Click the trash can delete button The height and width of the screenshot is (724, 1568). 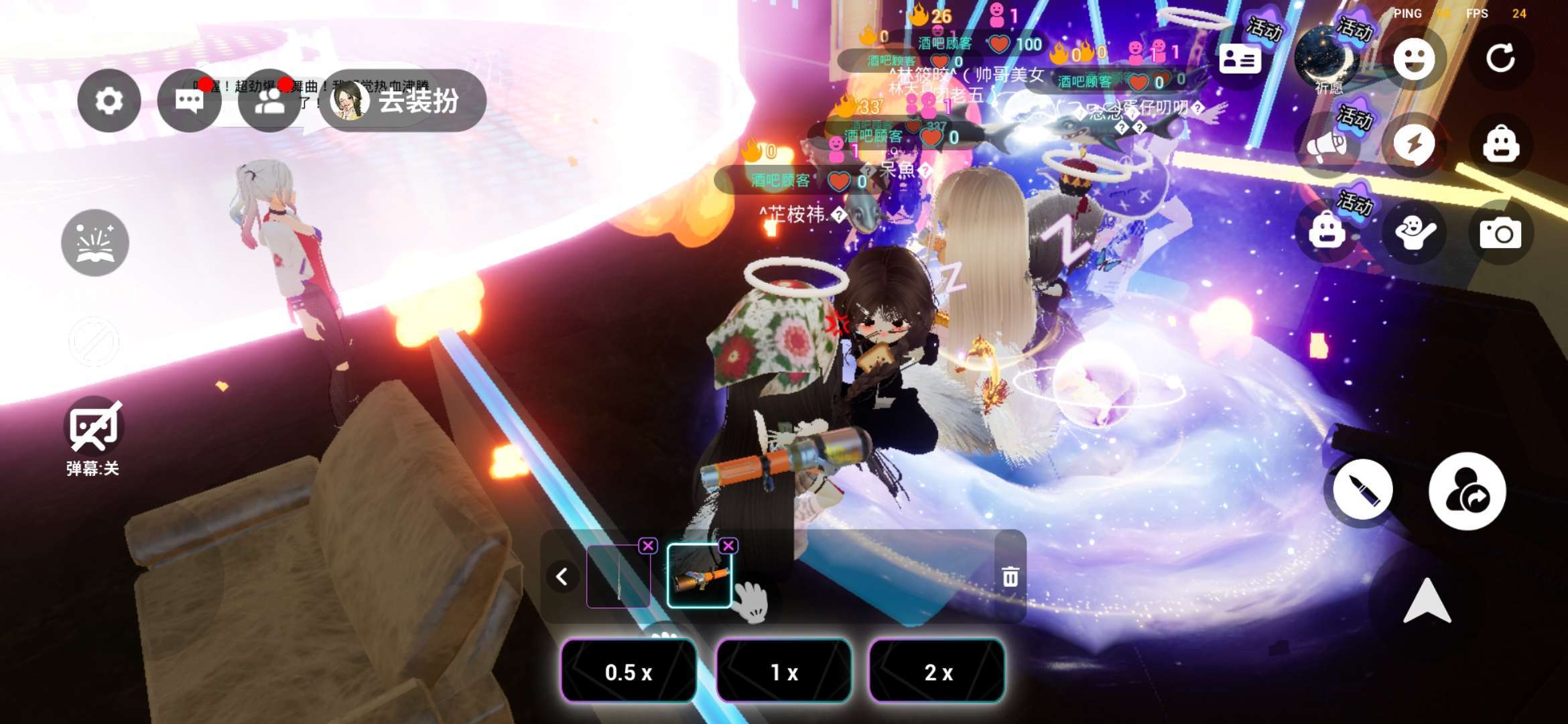(1010, 577)
